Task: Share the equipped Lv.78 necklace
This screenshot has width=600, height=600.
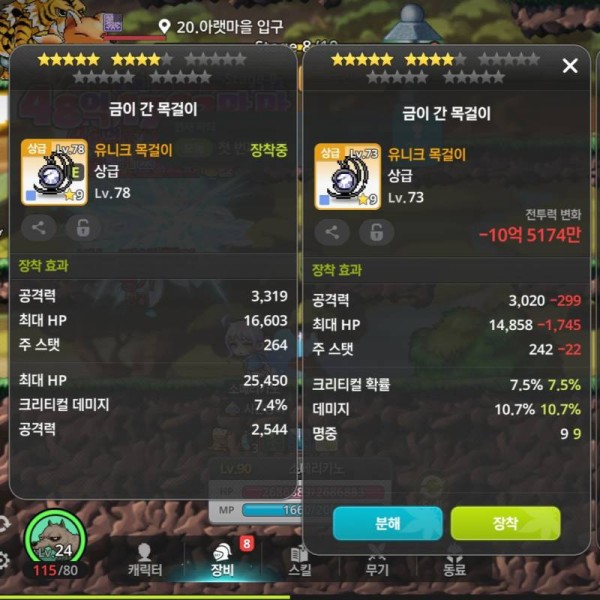Action: pos(38,228)
